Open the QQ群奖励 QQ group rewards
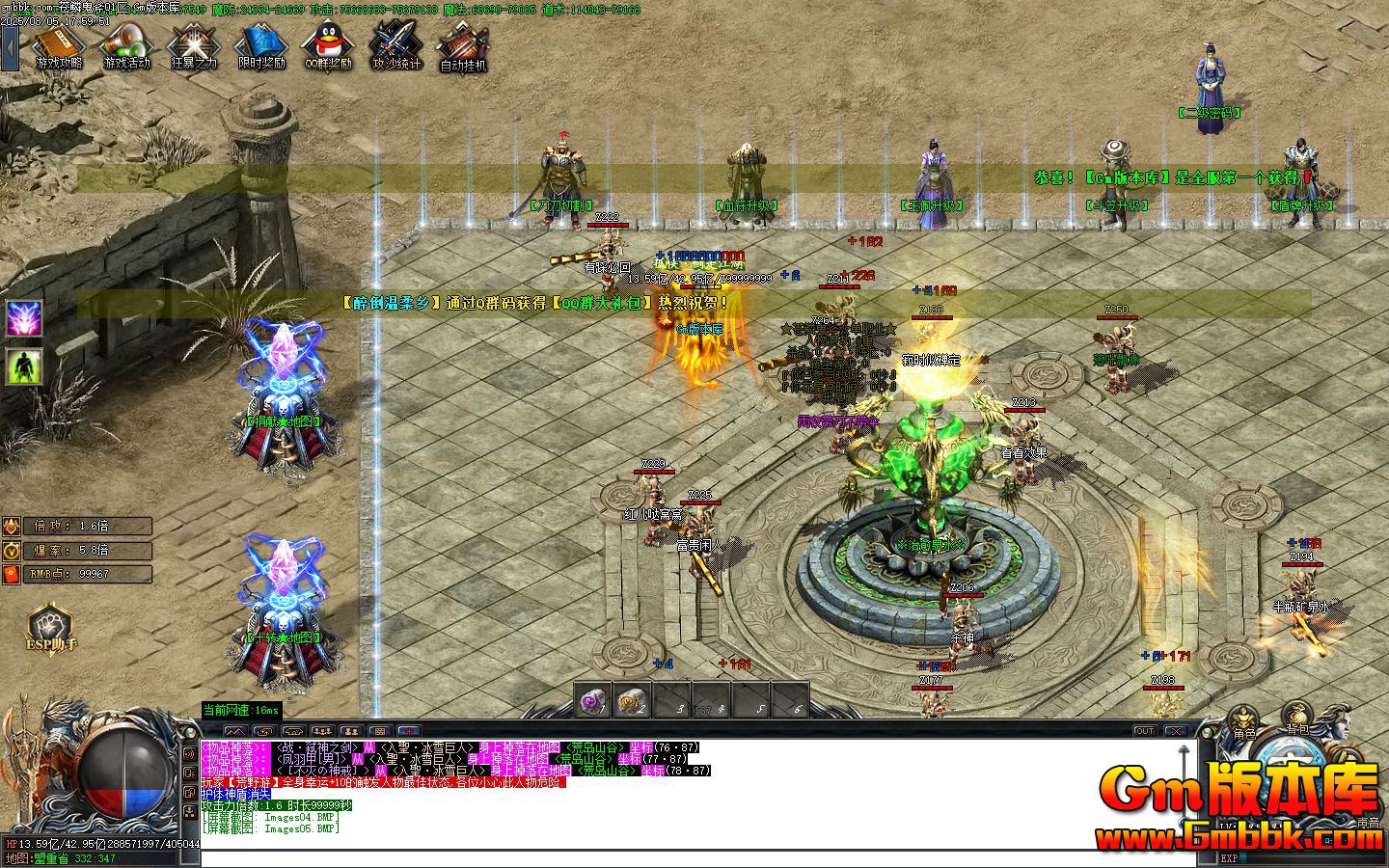This screenshot has width=1389, height=868. (326, 45)
